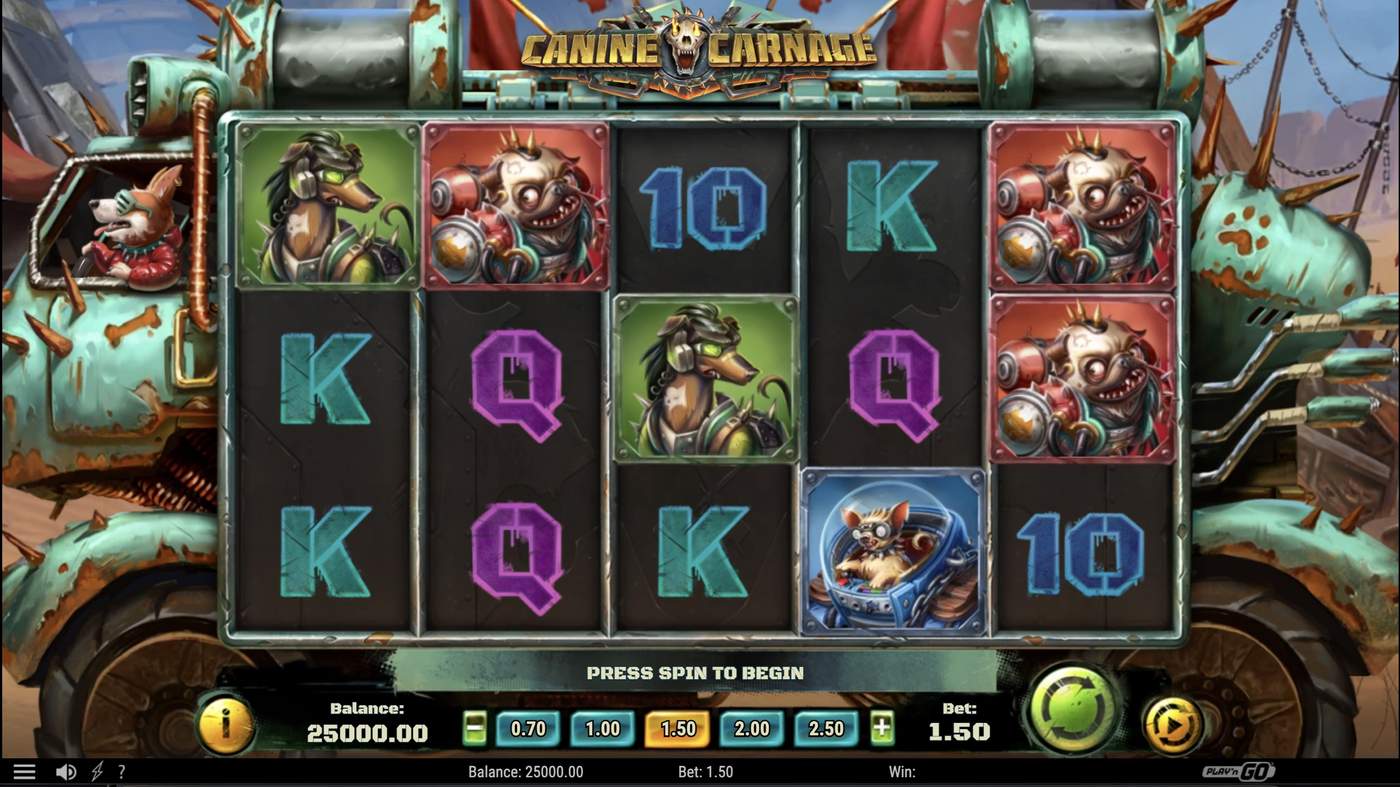This screenshot has height=787, width=1400.
Task: Click the Press Spin To Begin banner
Action: pos(698,673)
